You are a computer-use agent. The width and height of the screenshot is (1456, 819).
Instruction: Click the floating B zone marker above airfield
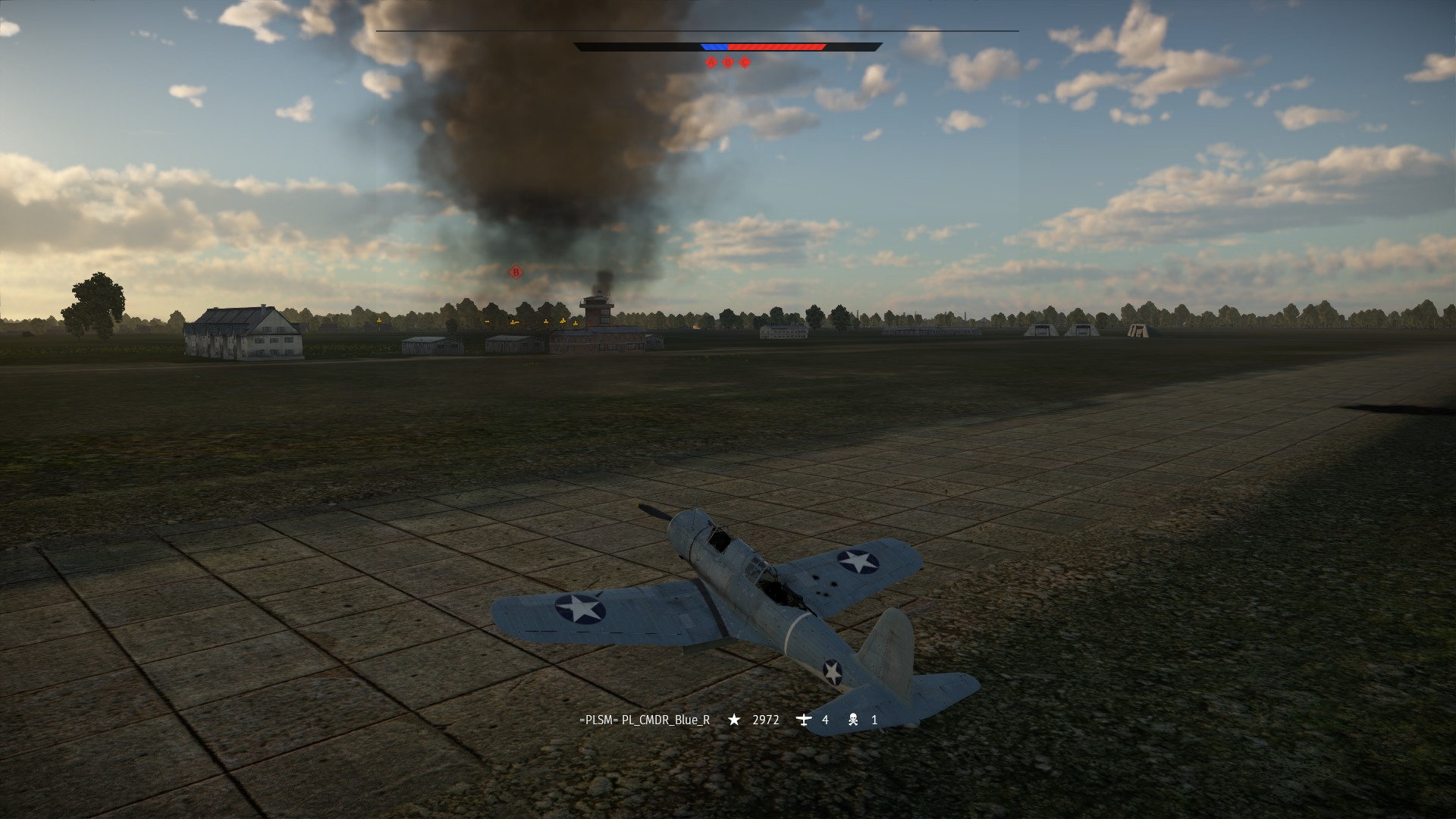(516, 272)
